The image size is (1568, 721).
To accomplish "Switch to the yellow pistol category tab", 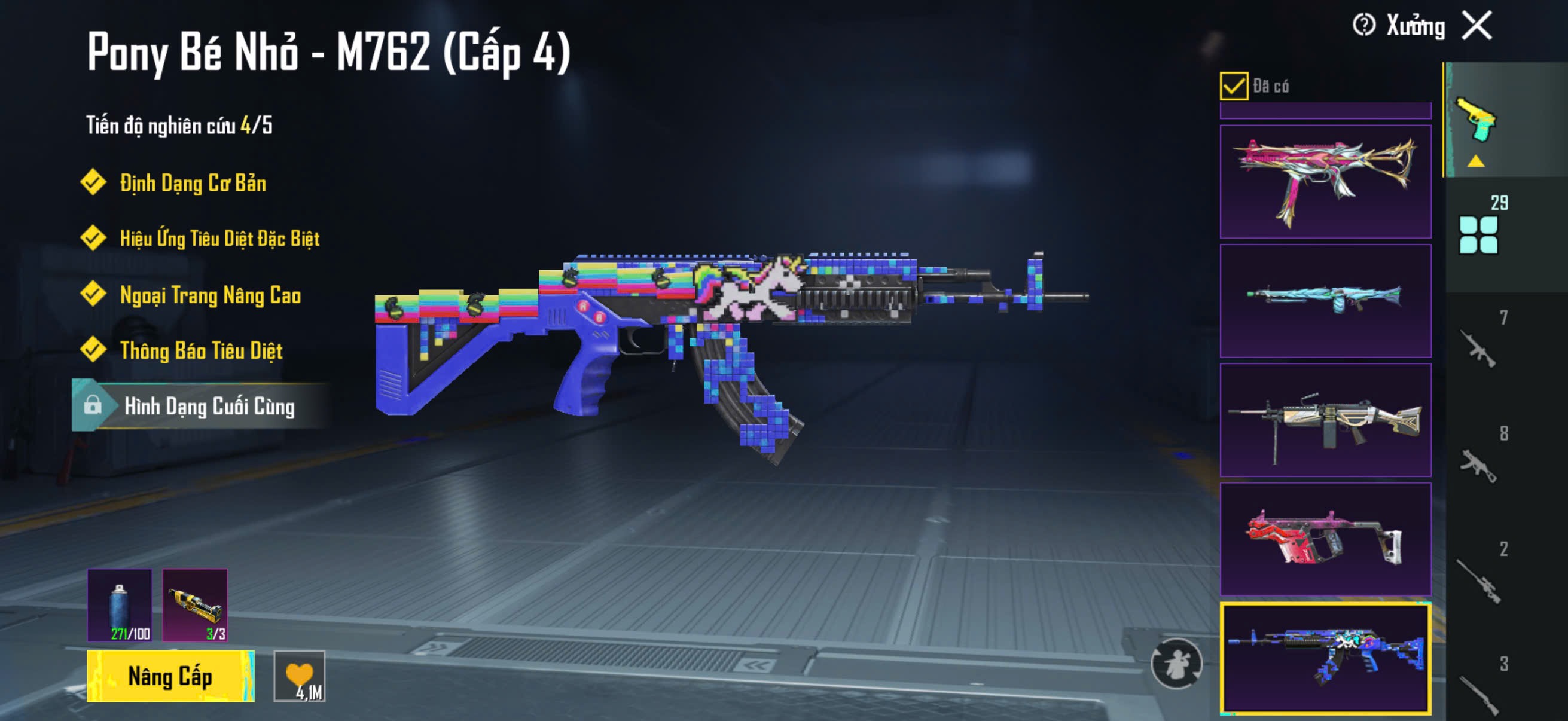I will click(x=1477, y=120).
